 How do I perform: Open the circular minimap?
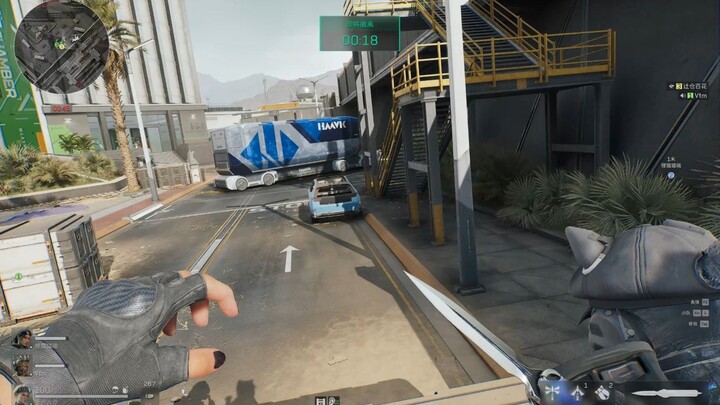61,46
